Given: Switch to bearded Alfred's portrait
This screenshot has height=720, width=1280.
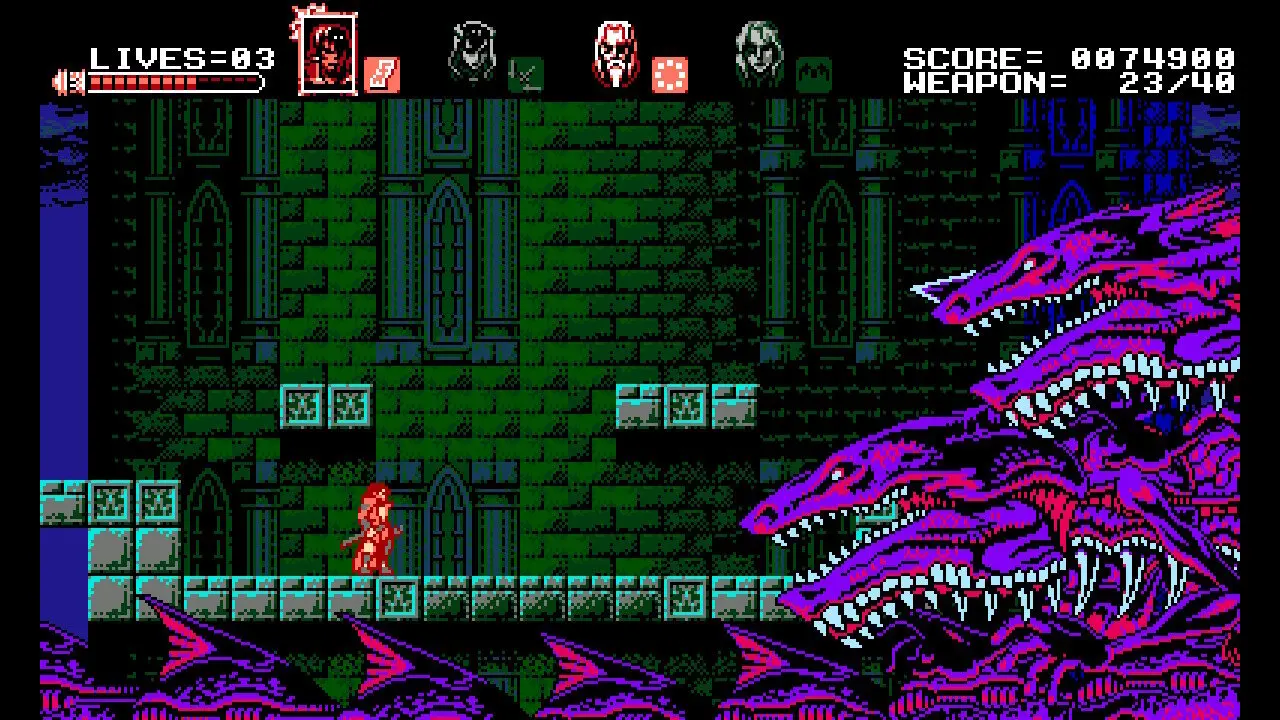Looking at the screenshot, I should (x=615, y=51).
